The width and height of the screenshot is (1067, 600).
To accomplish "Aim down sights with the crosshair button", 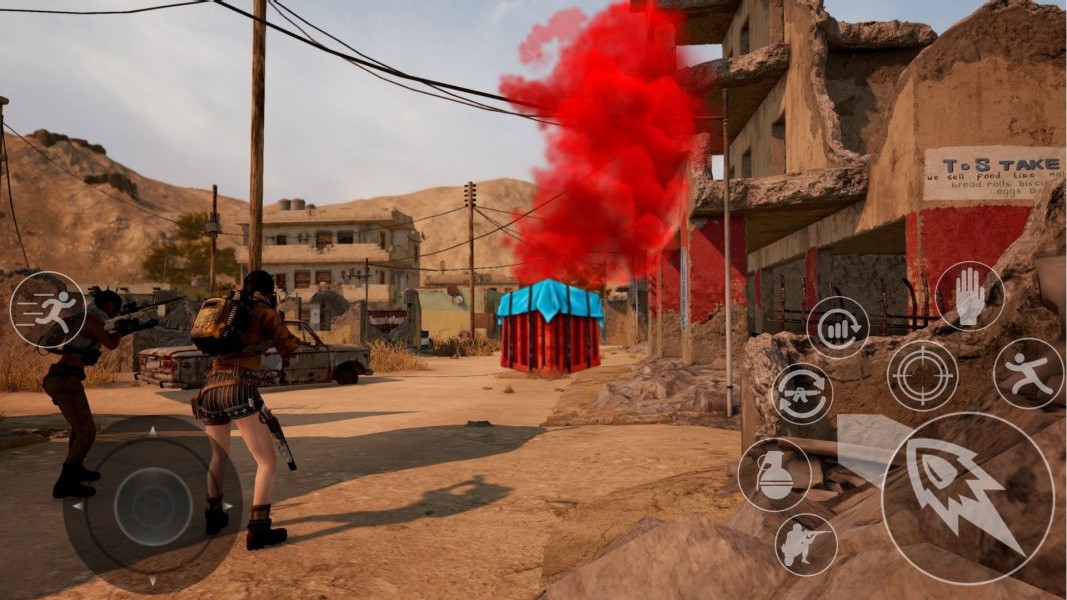I will [x=922, y=375].
